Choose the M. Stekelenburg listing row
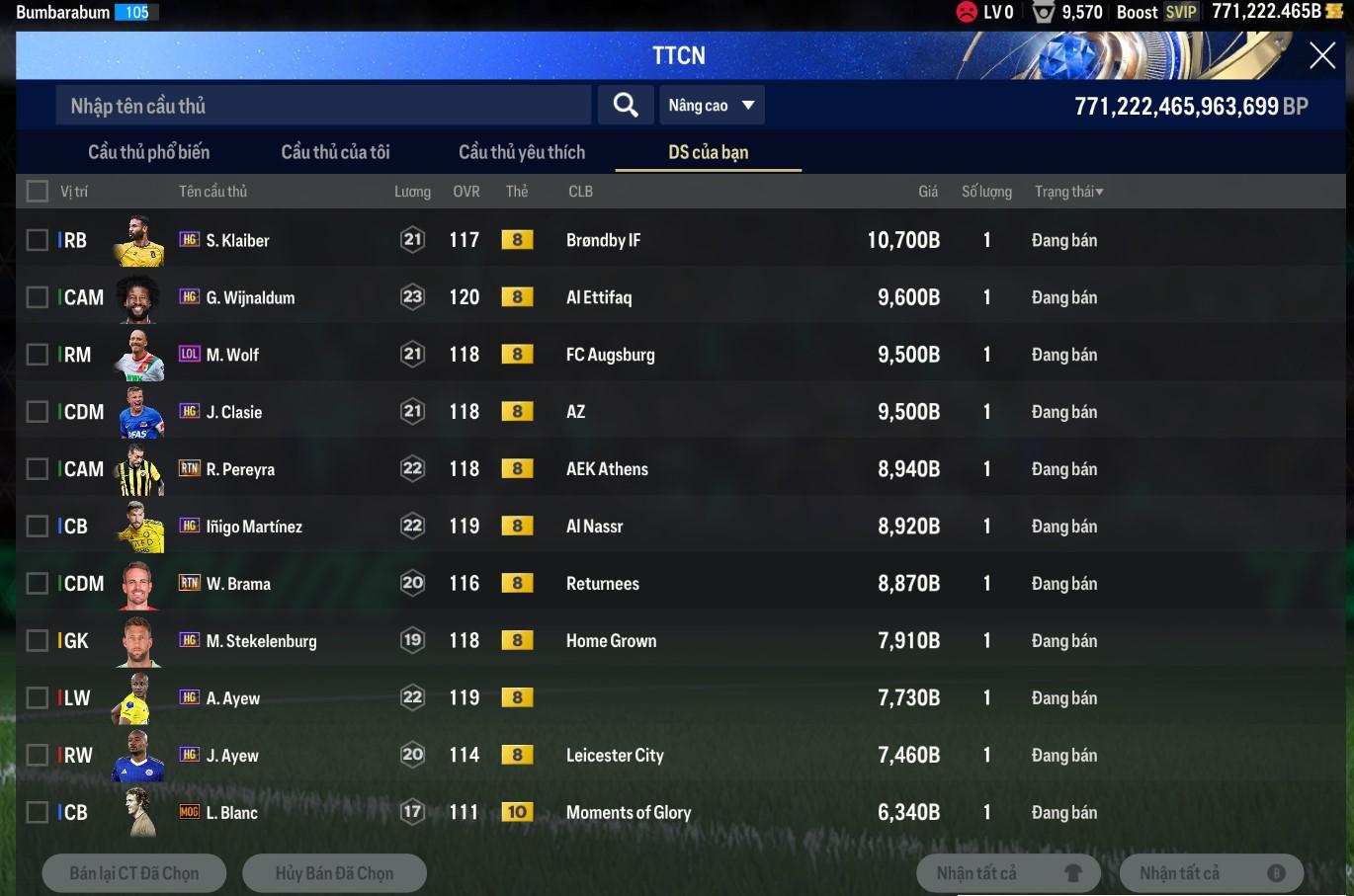The image size is (1354, 896). pyautogui.click(x=593, y=641)
